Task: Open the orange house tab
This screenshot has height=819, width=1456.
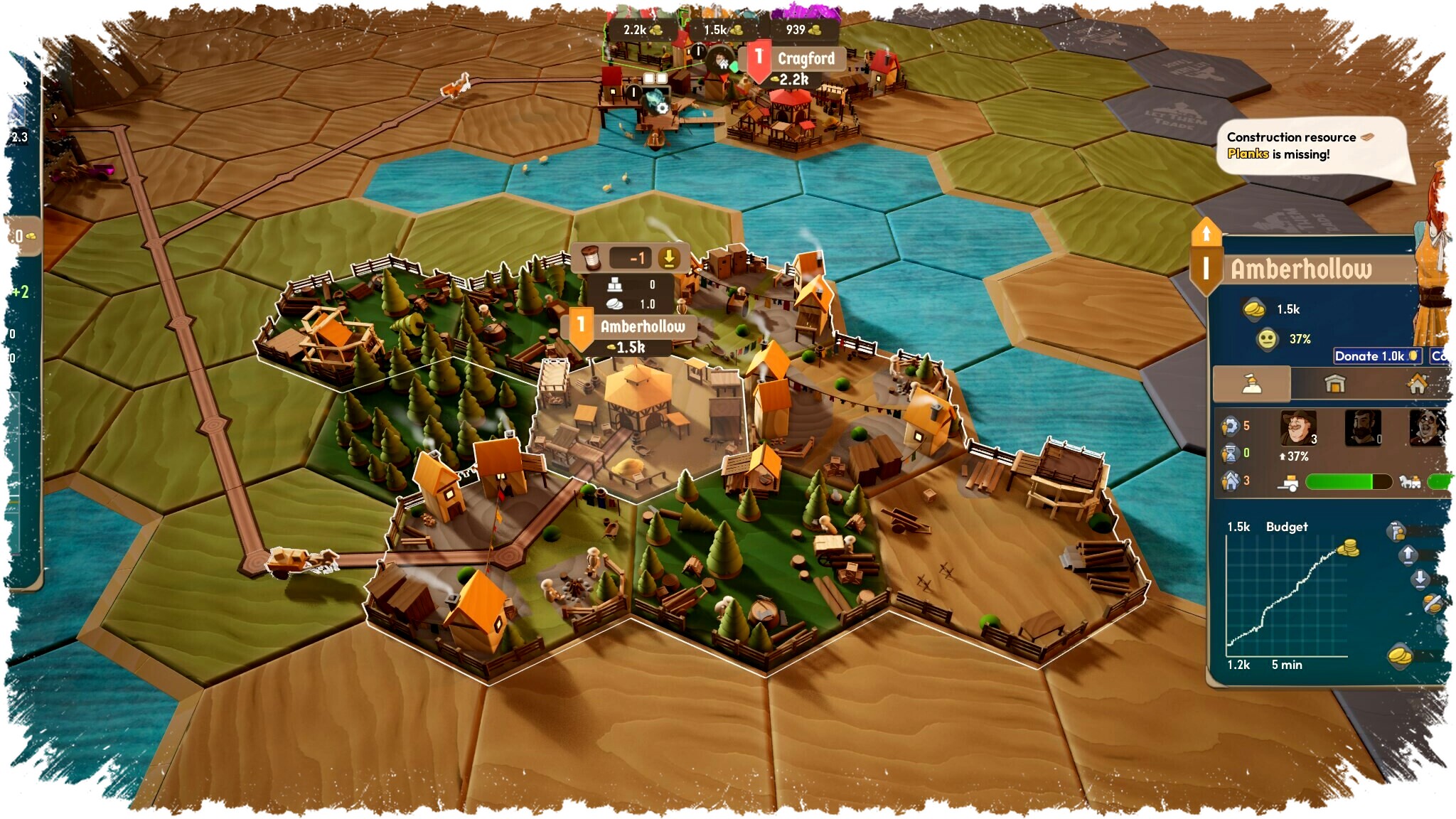Action: 1417,385
